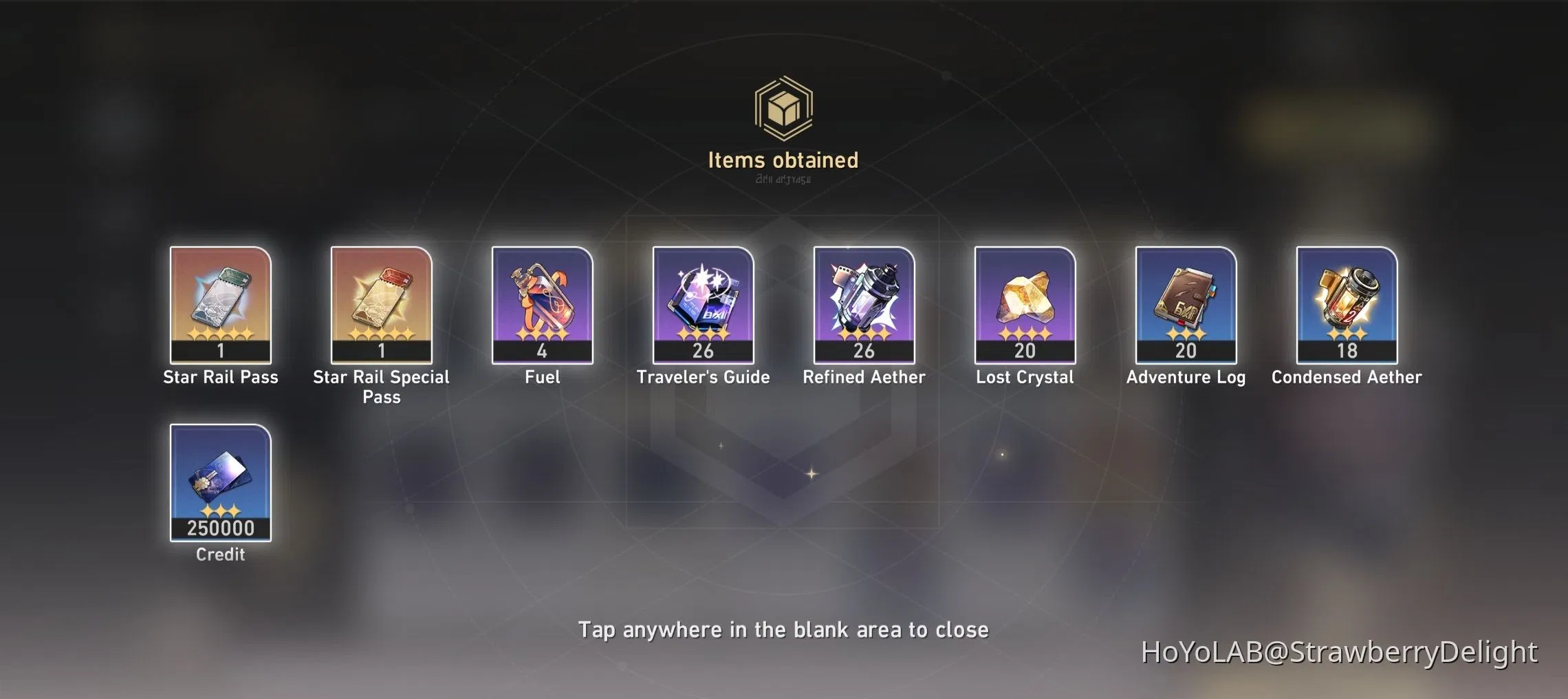Click the quantity 26 on Traveler's Guide
This screenshot has height=699, width=1568.
click(x=703, y=351)
